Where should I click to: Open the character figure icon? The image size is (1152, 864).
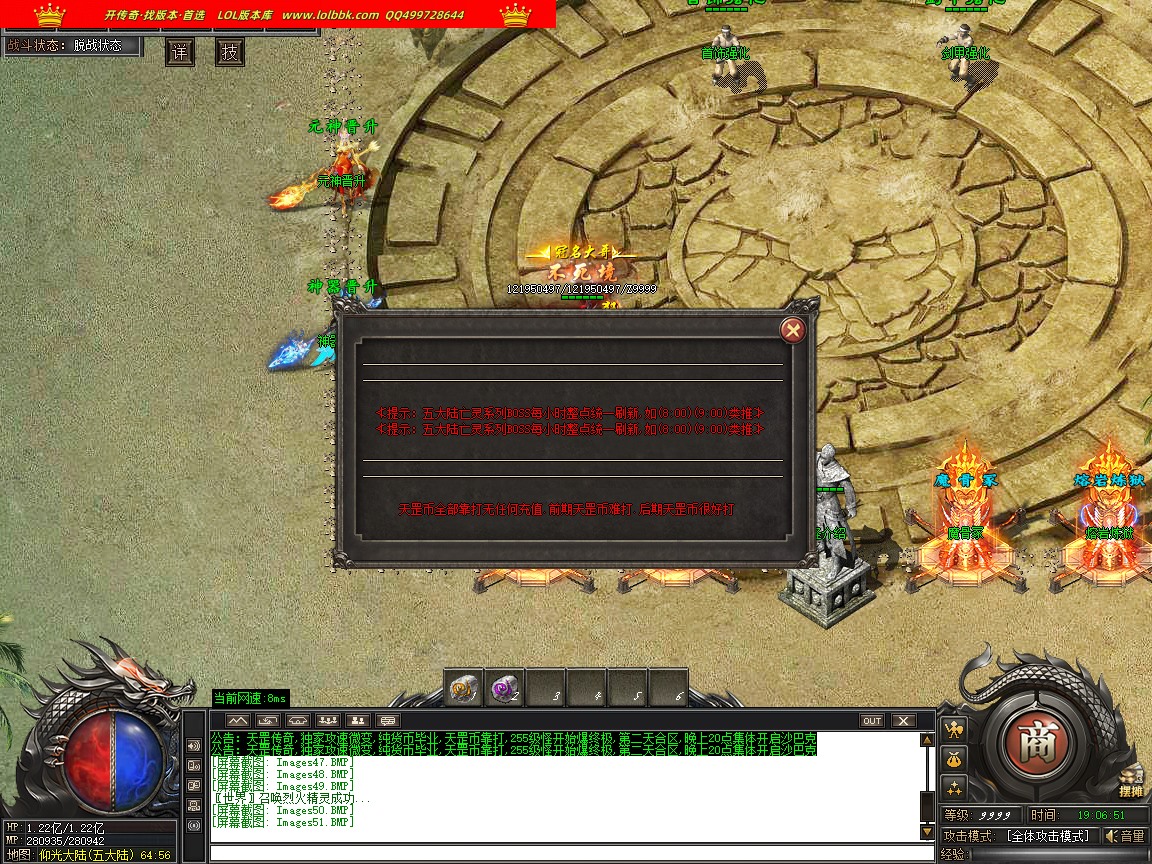(x=954, y=729)
